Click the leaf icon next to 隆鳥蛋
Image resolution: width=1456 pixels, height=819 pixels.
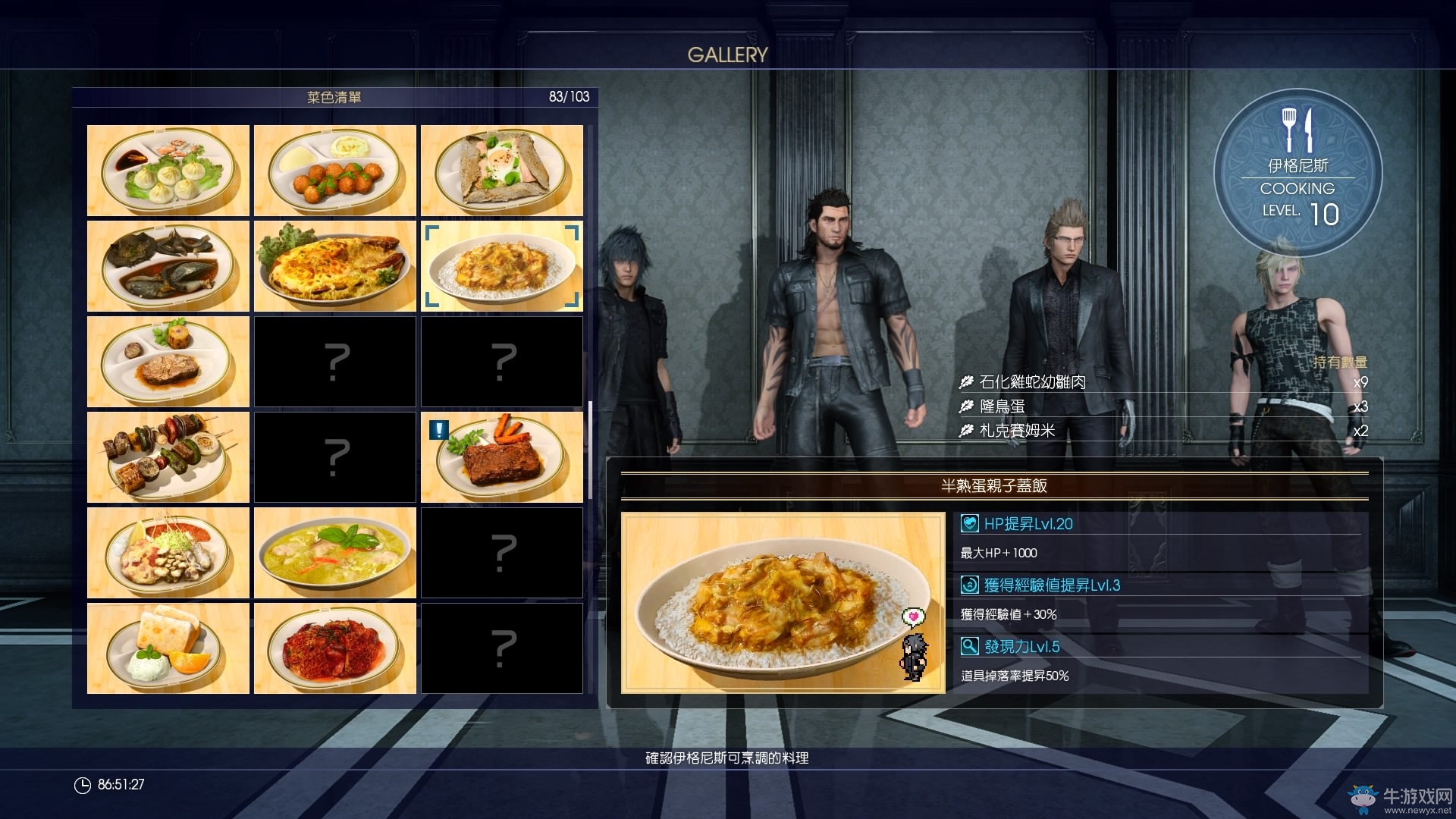point(965,407)
